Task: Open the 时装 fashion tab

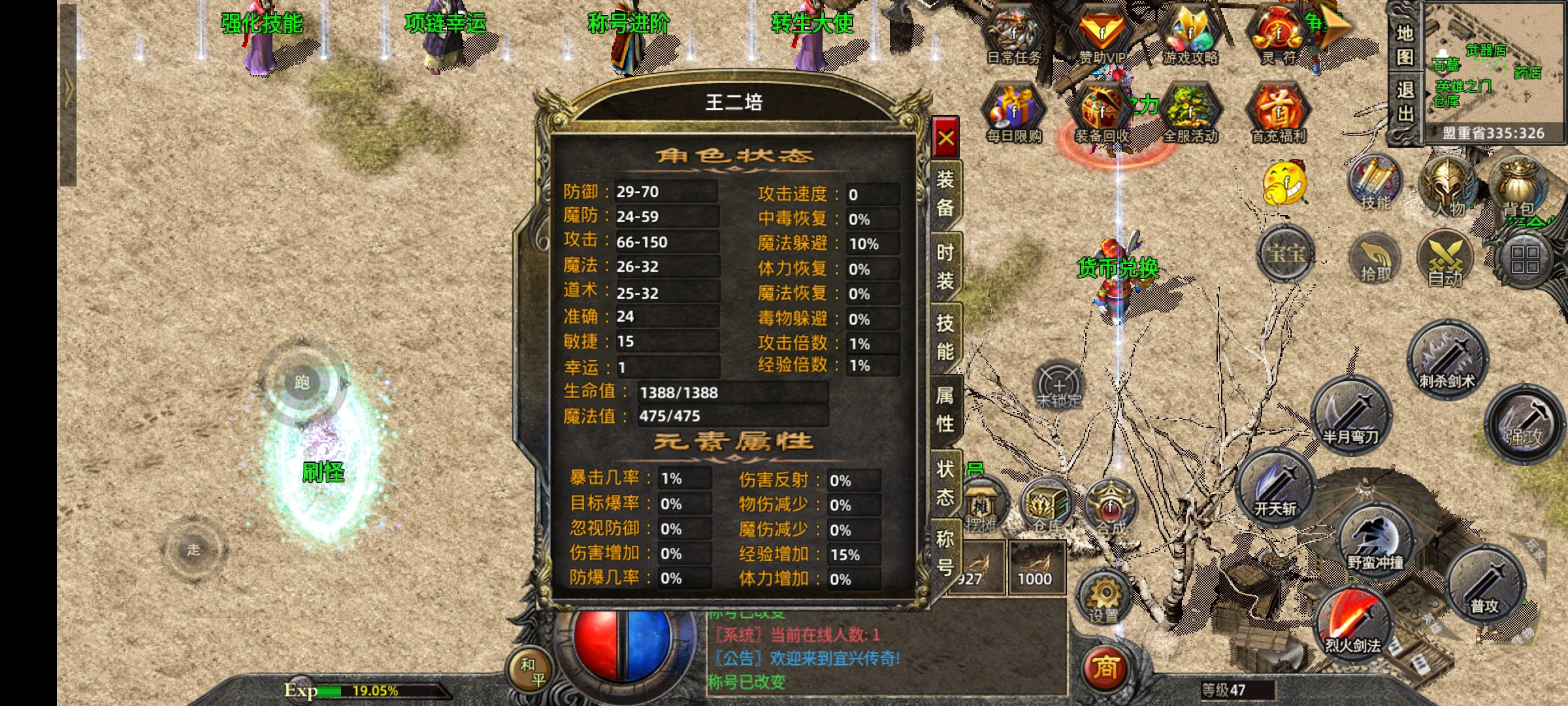Action: coord(945,266)
